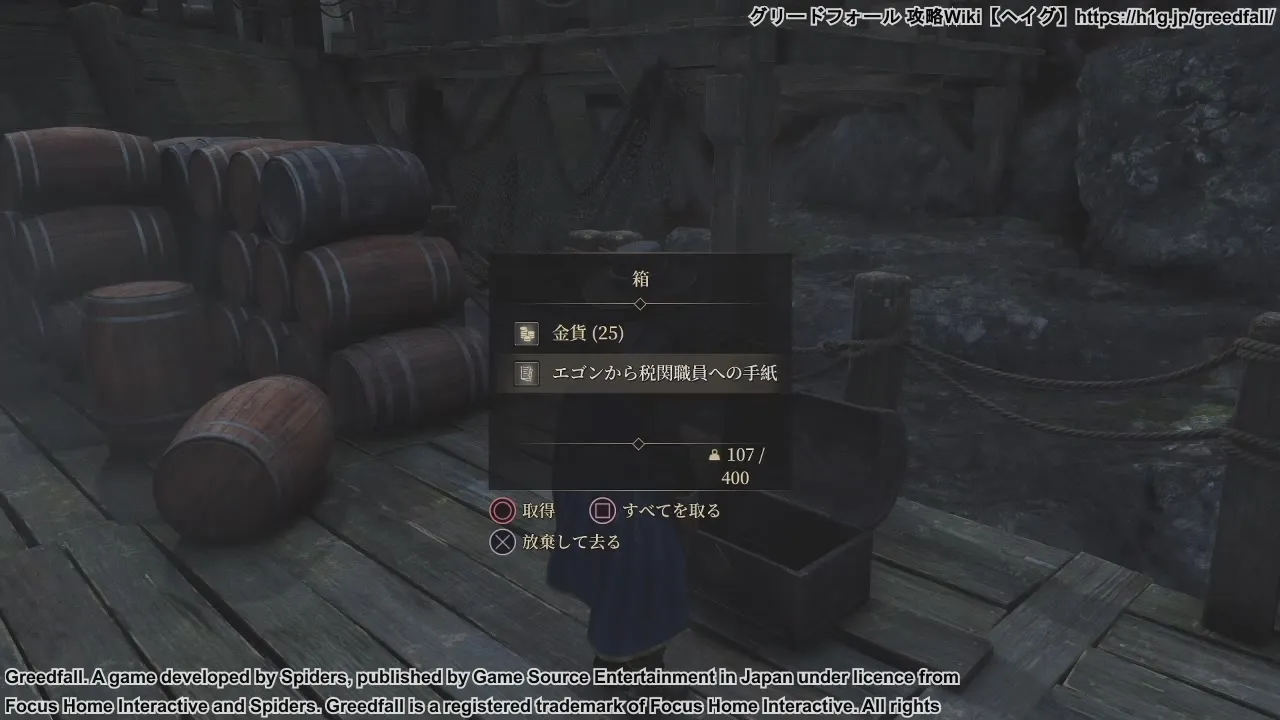The image size is (1280, 720).
Task: Select the エゴンから税関職員への手紙 letter entry
Action: (664, 373)
